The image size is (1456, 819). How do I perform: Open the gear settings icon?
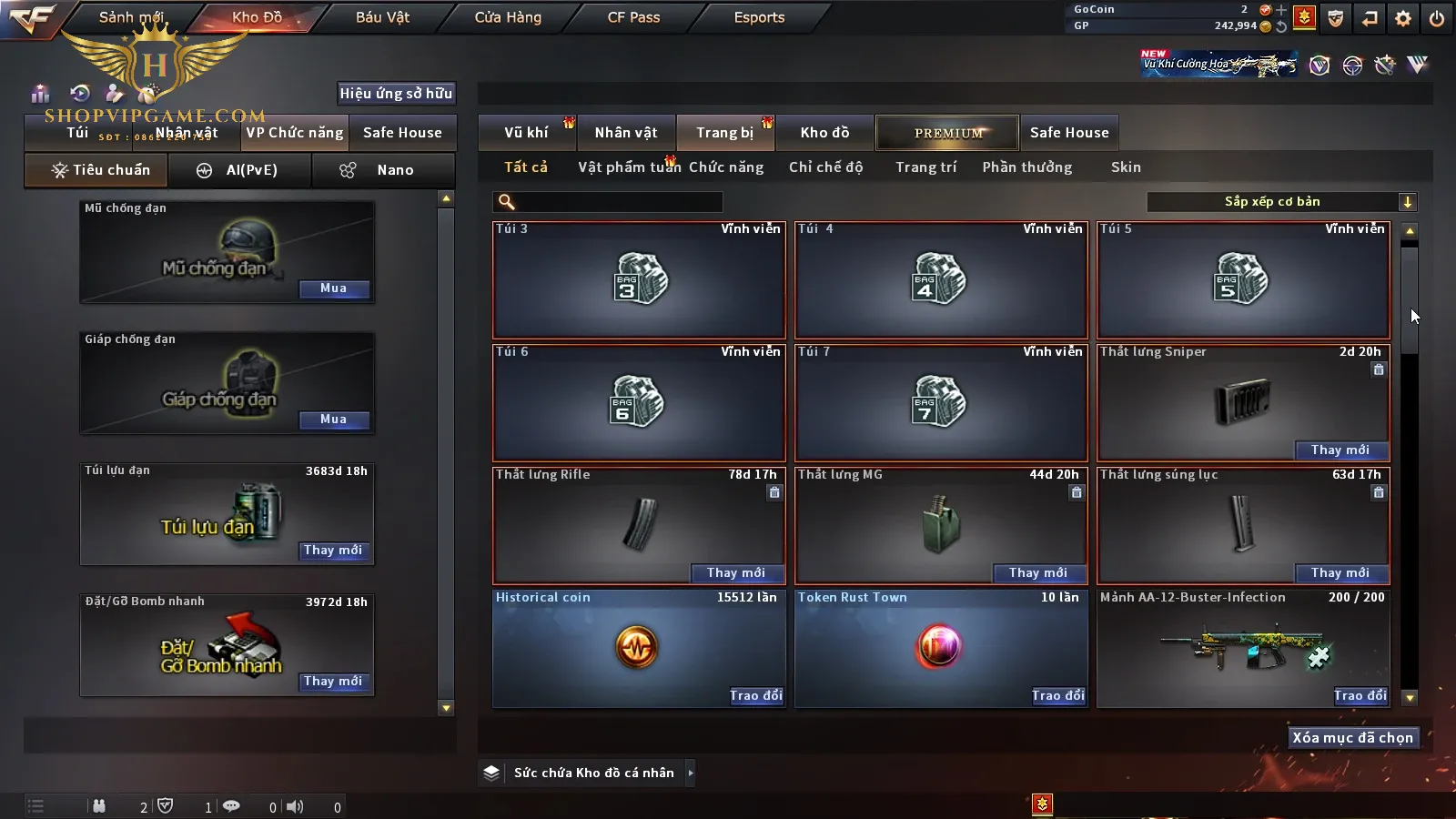[x=1403, y=18]
